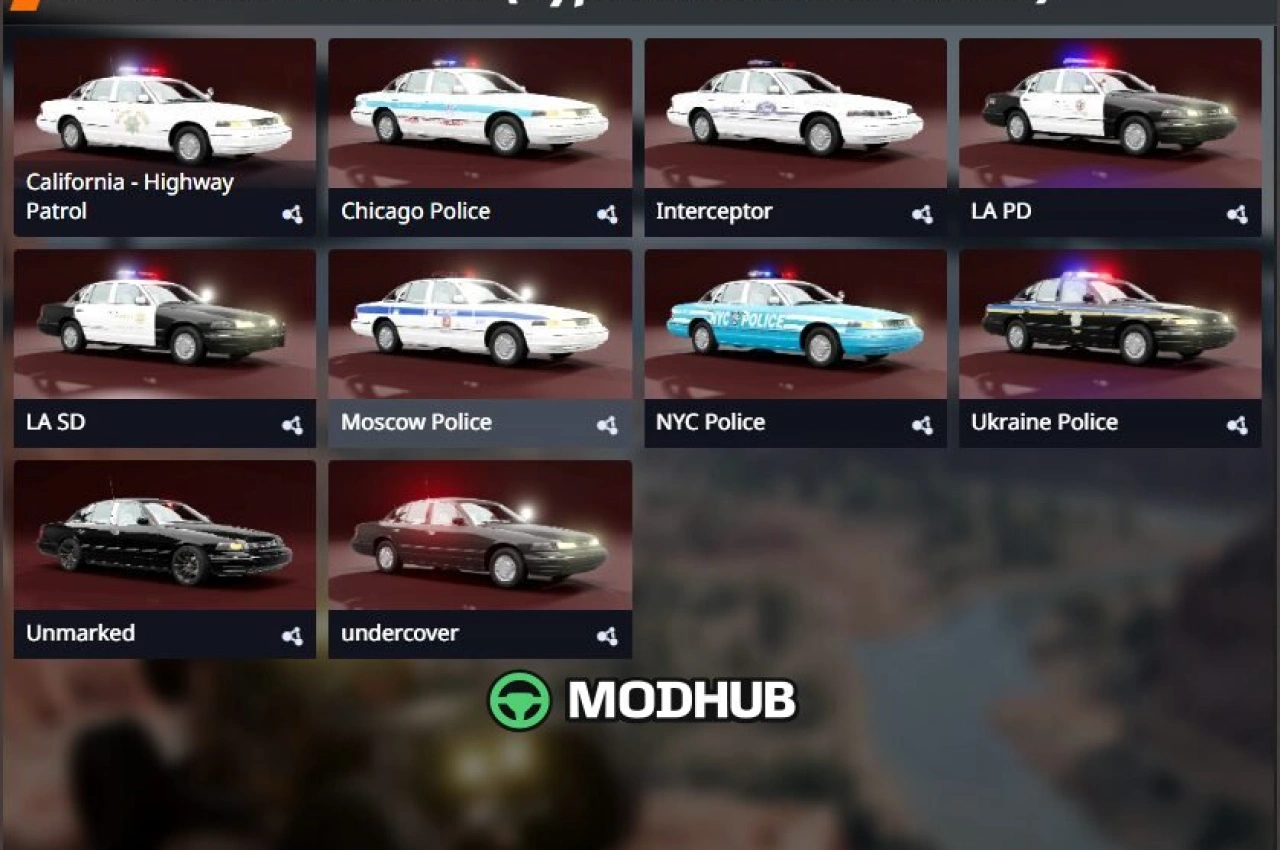
Task: Select the NYC Police car thumbnail
Action: pyautogui.click(x=794, y=320)
